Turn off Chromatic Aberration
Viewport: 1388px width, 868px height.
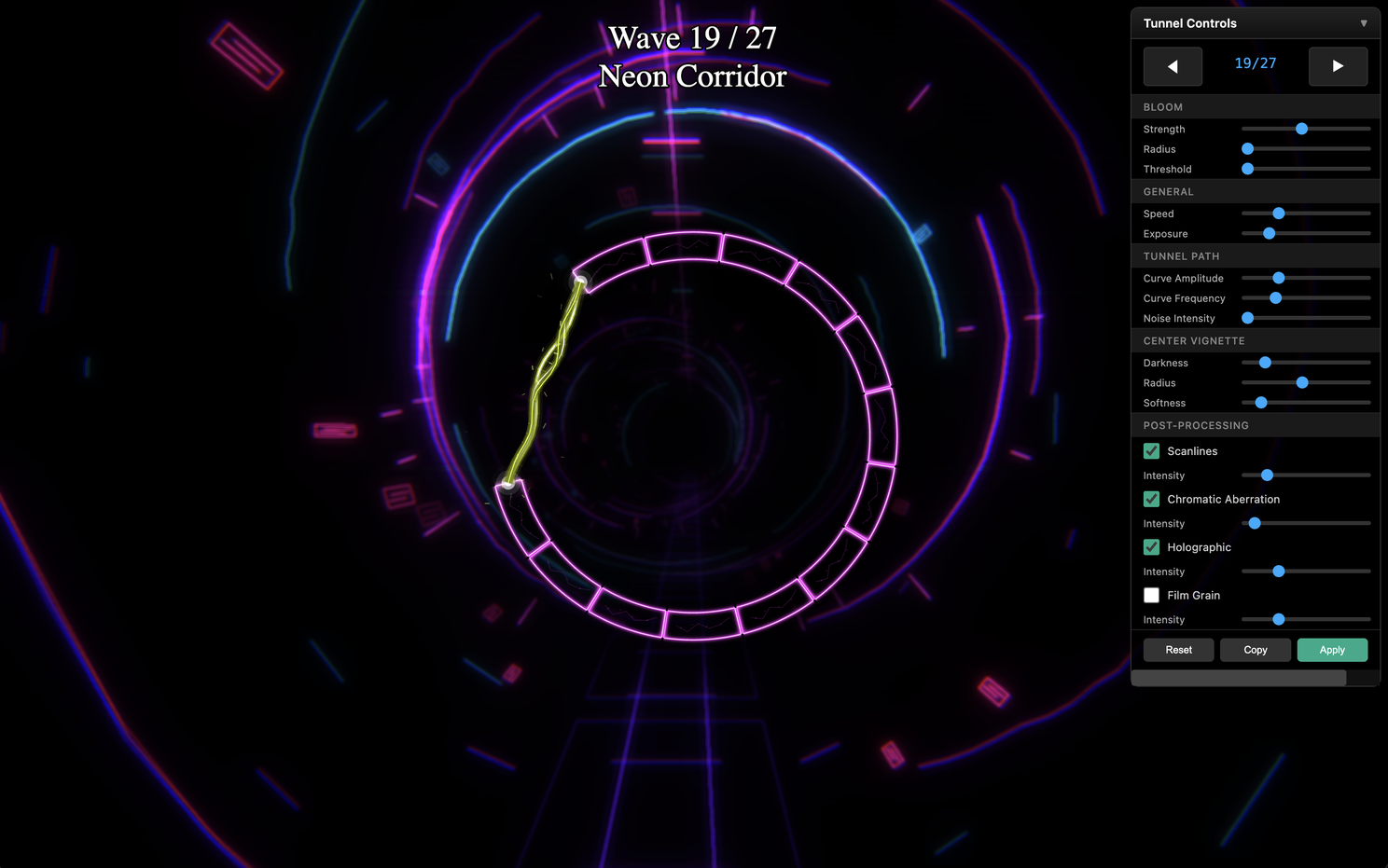(x=1151, y=499)
